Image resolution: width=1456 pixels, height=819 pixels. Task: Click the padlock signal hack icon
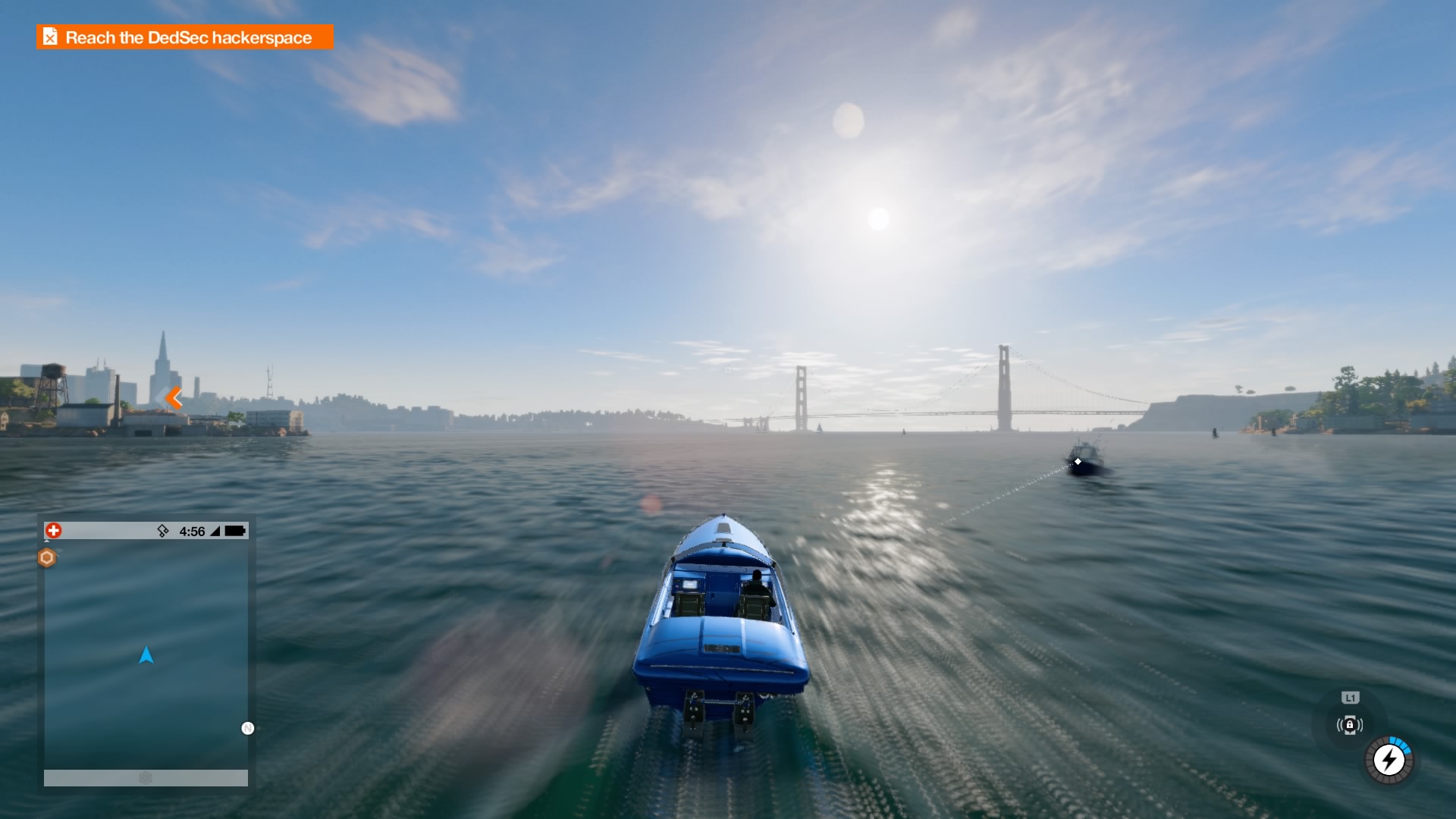coord(1350,725)
